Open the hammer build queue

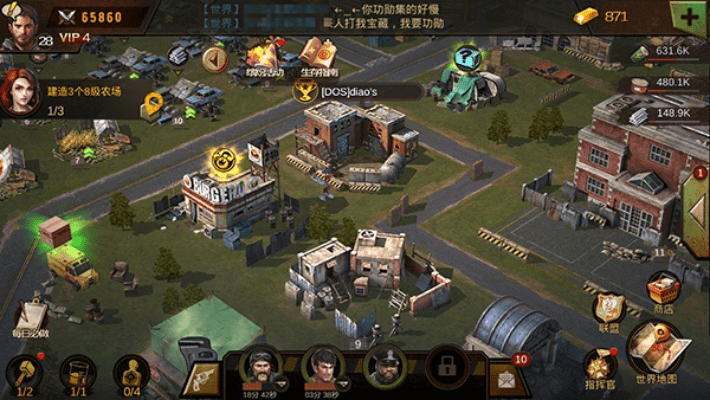pos(24,375)
